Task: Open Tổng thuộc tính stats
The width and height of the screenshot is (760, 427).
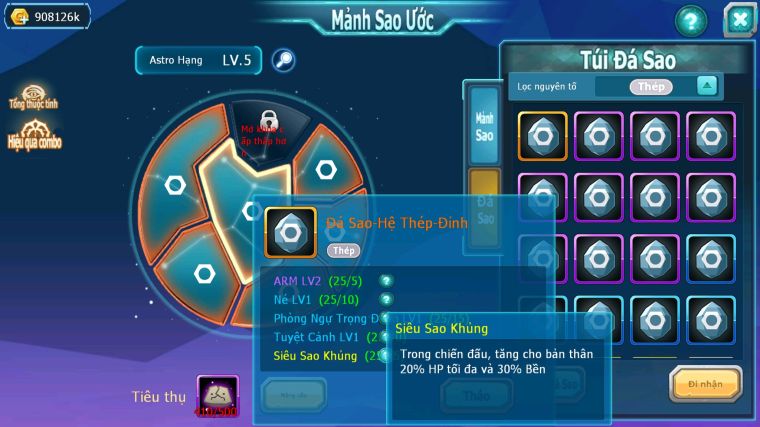Action: [x=30, y=95]
